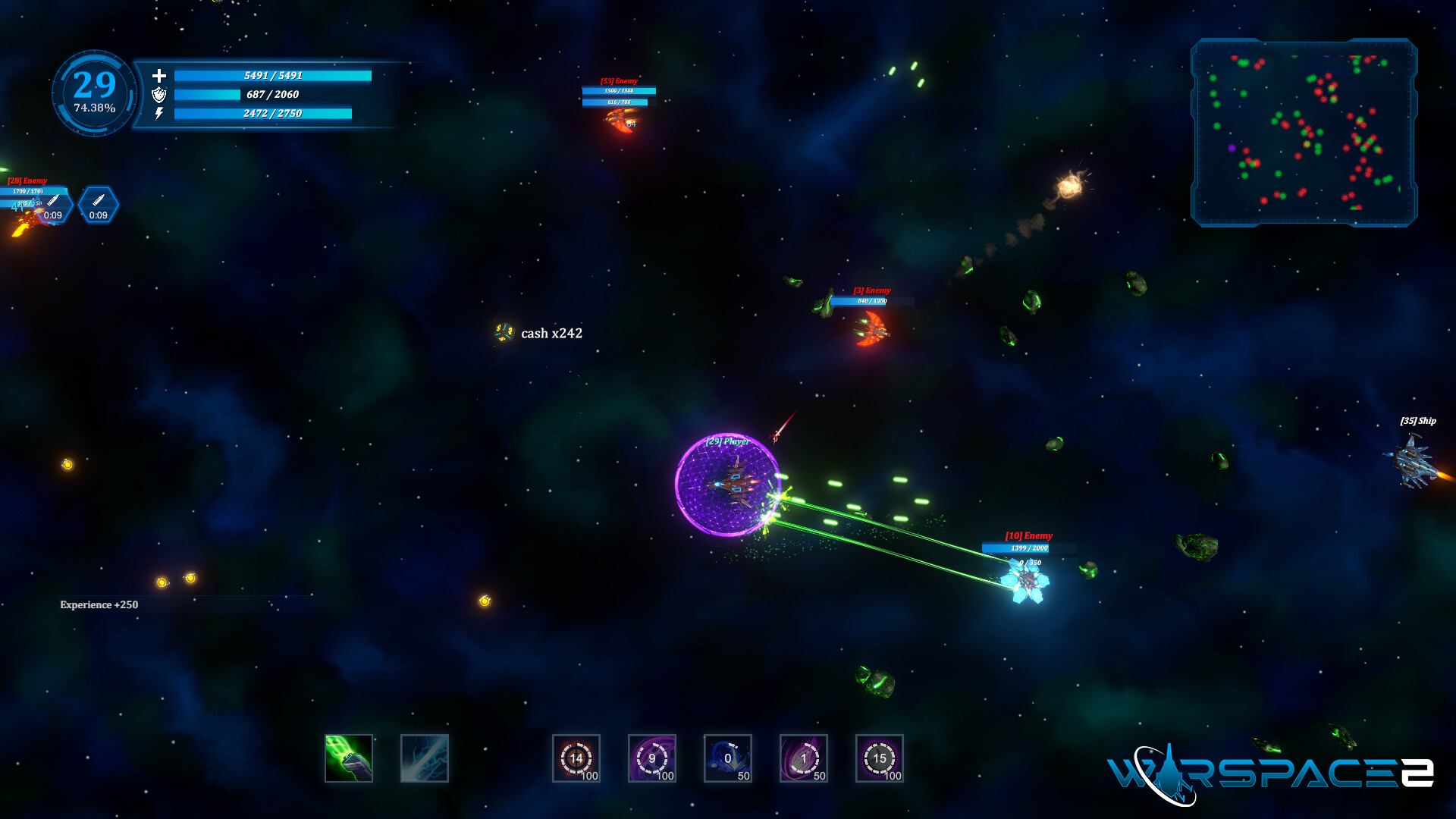This screenshot has width=1456, height=819.
Task: Click the lightning energy icon in the status panel
Action: (159, 115)
